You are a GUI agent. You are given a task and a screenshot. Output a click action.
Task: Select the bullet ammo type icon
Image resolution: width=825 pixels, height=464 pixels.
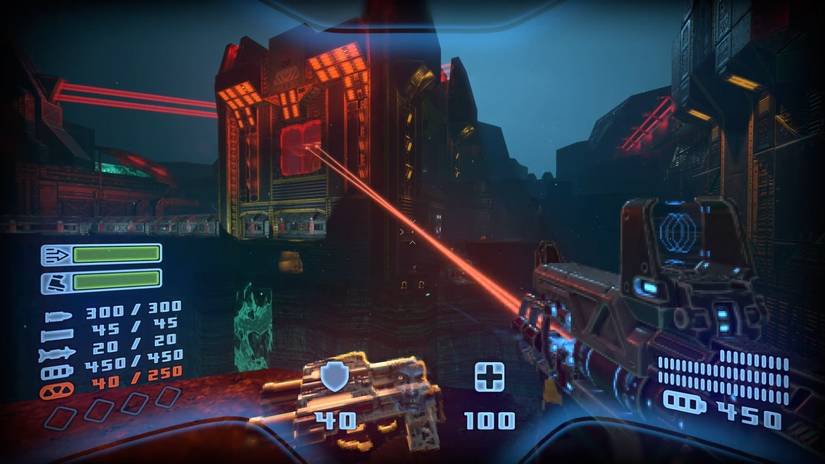(57, 317)
